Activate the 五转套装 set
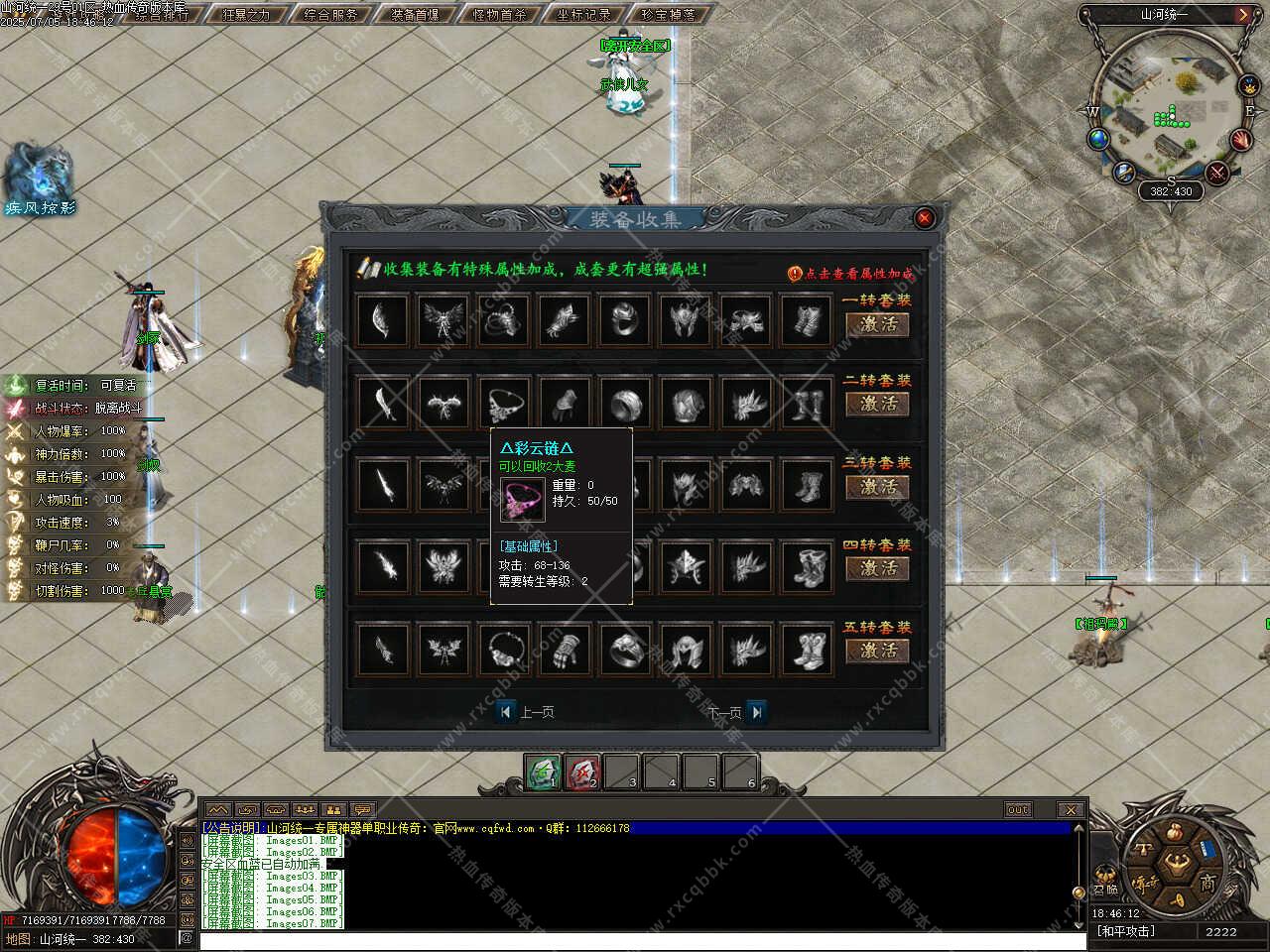This screenshot has width=1270, height=952. coord(877,651)
